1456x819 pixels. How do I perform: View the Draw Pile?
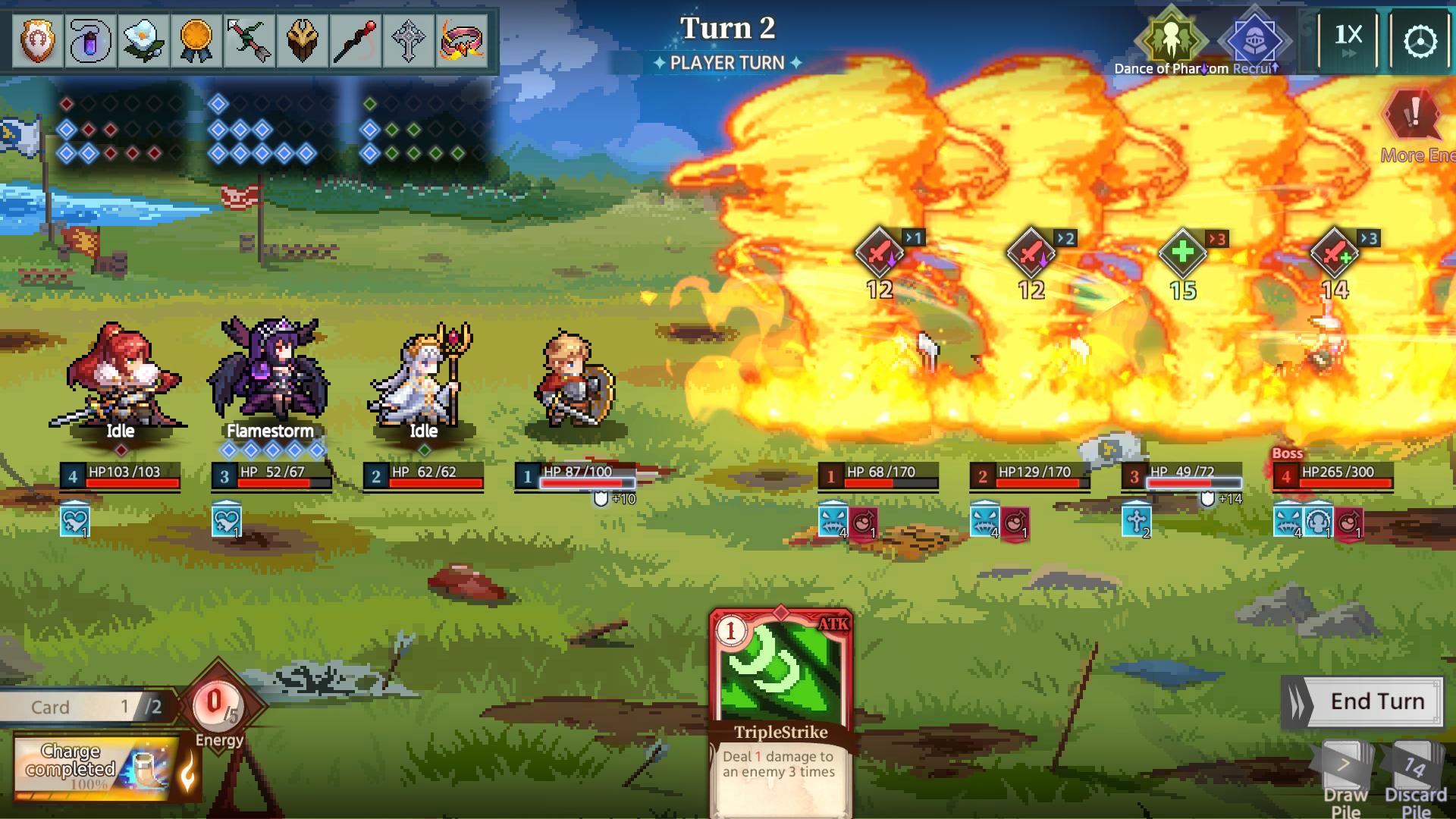(x=1345, y=777)
